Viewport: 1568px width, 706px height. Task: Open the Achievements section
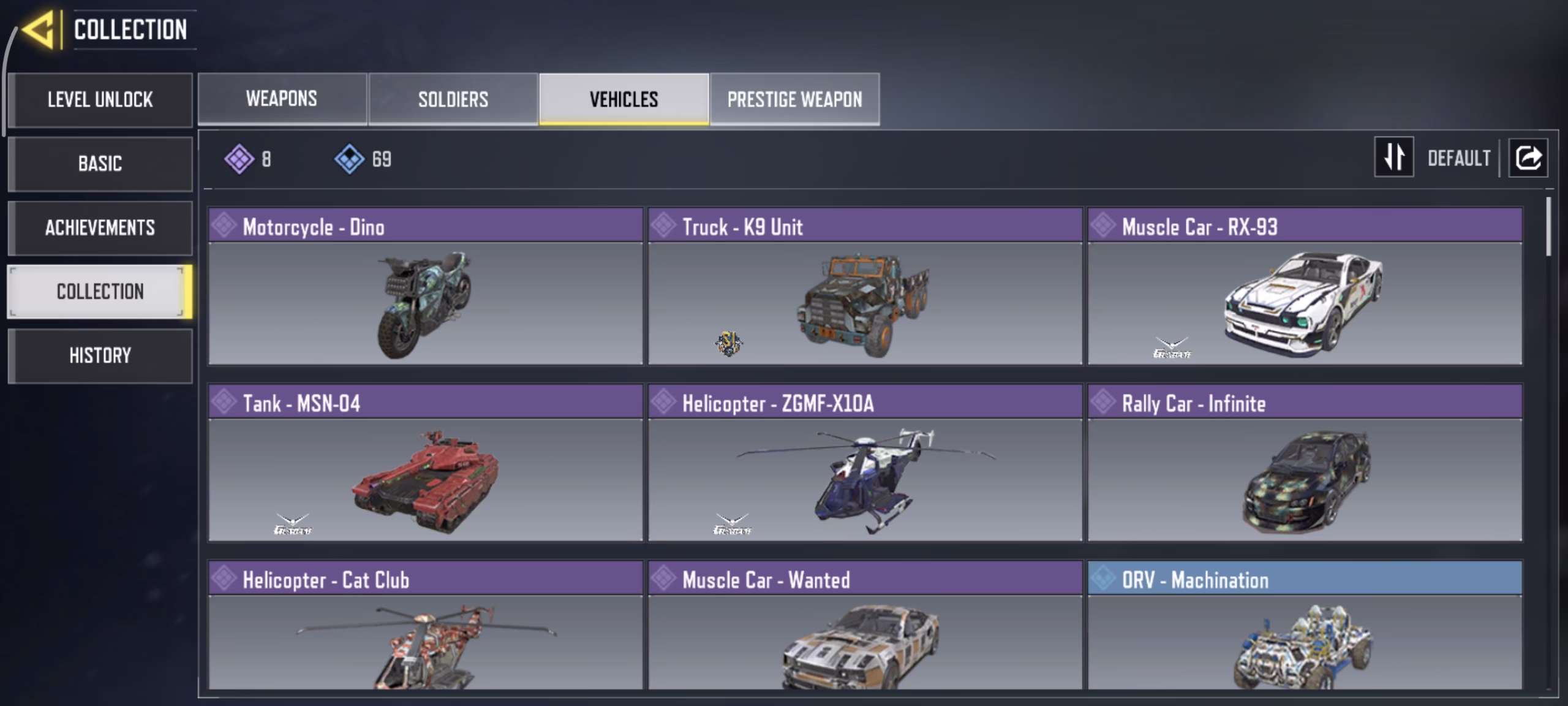100,227
